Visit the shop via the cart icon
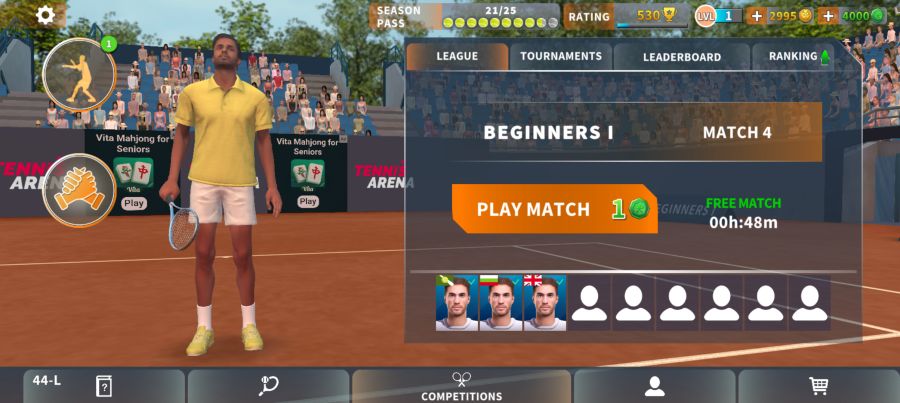The width and height of the screenshot is (900, 403). click(x=818, y=386)
